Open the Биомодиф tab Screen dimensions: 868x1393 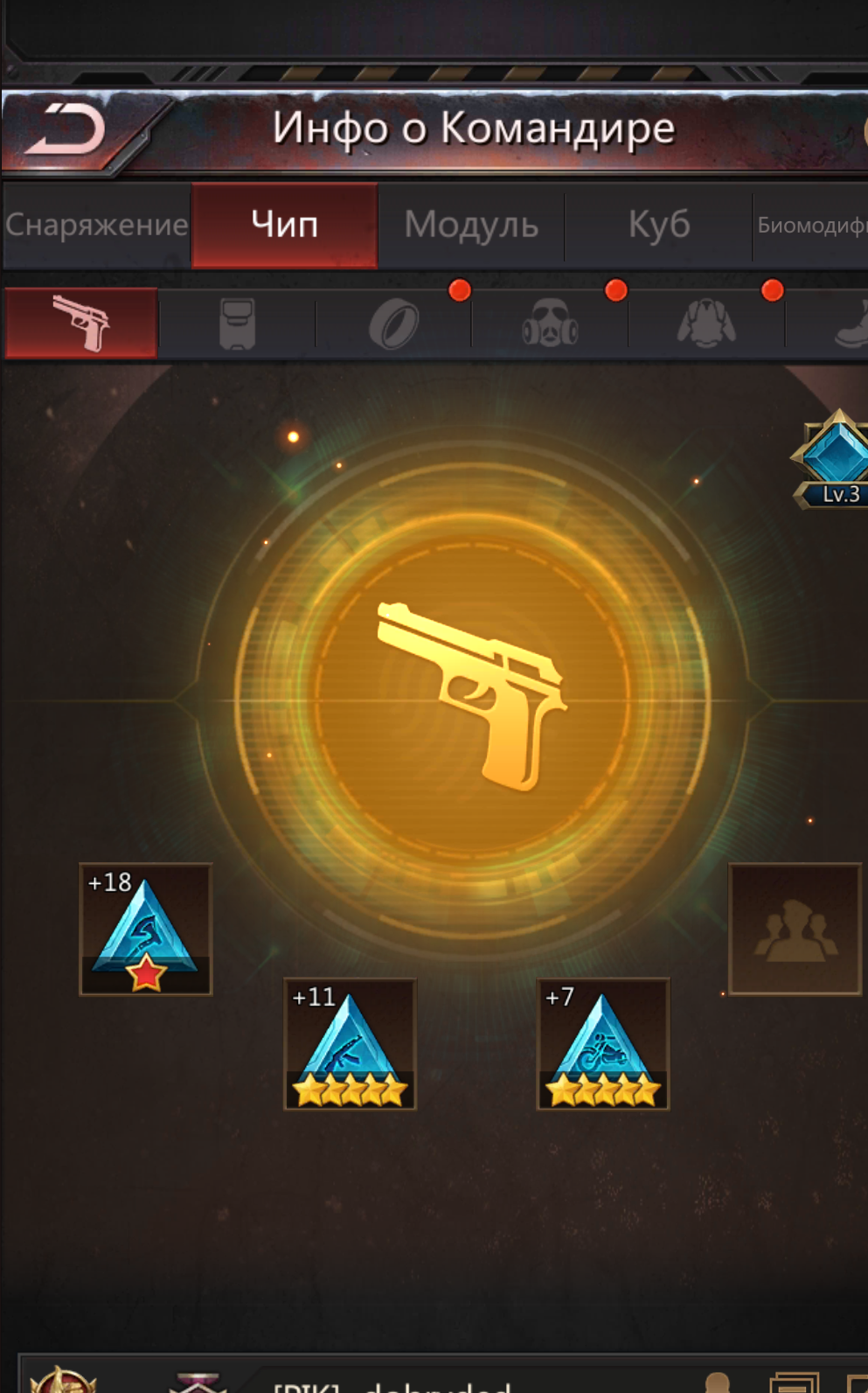click(x=811, y=225)
